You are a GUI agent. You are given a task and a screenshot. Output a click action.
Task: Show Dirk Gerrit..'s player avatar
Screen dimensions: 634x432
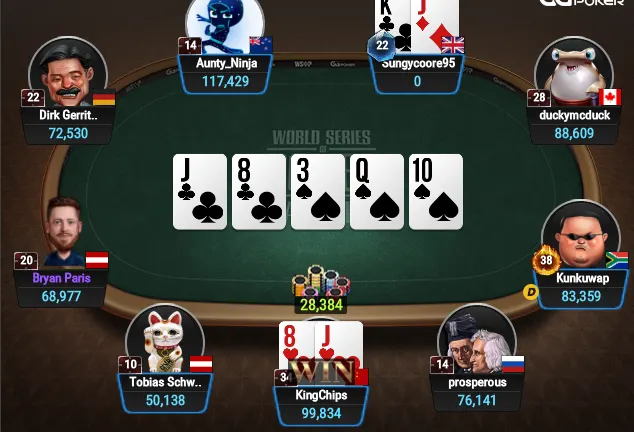coord(68,73)
